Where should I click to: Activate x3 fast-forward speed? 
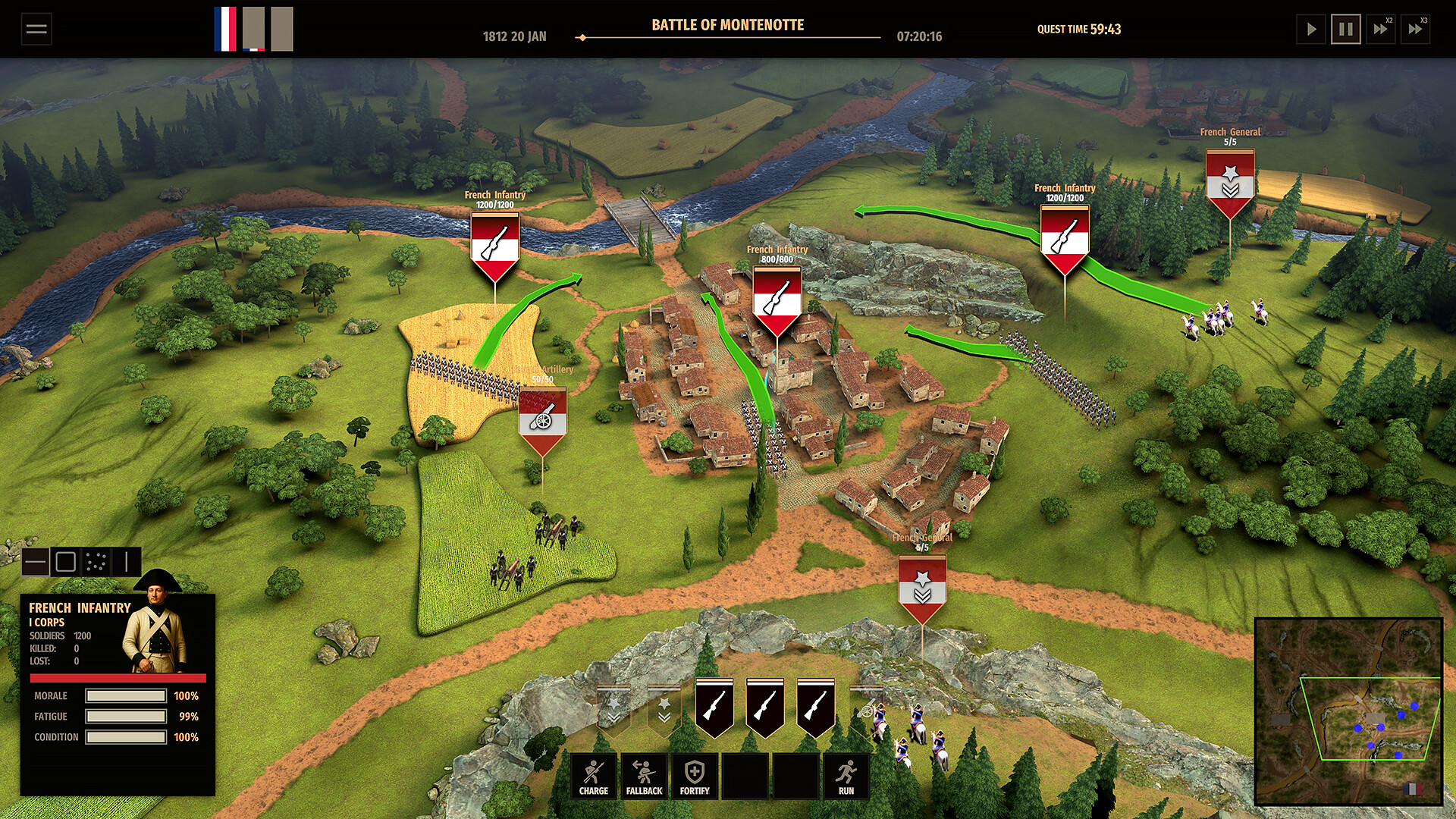click(x=1417, y=29)
